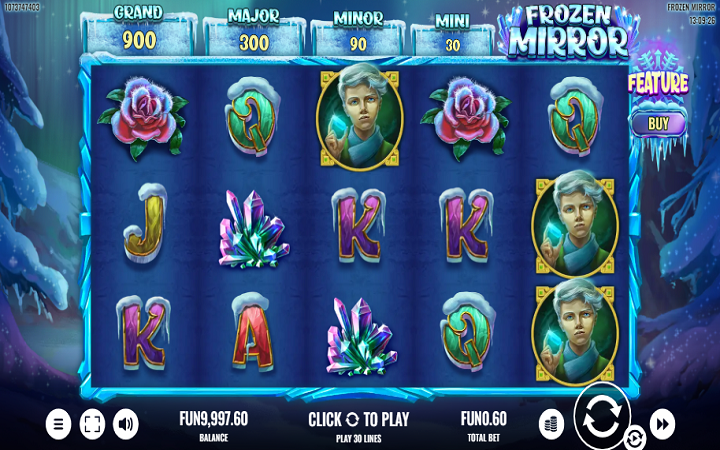The image size is (720, 450).
Task: Toggle fullscreen mode
Action: click(x=92, y=424)
